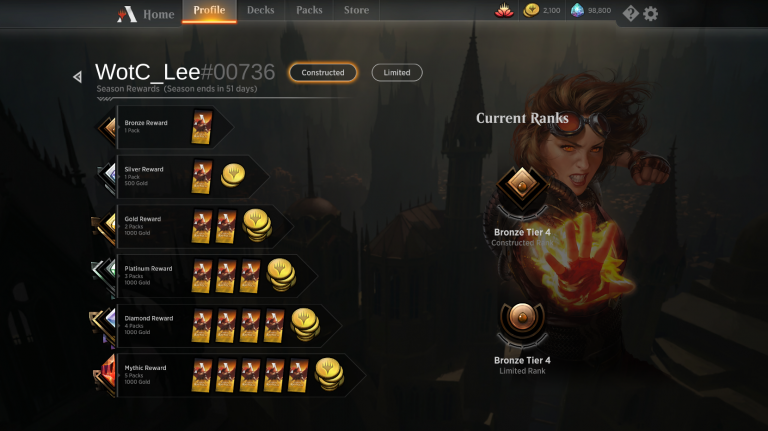Click the Constructed rank badge
This screenshot has width=768, height=431.
click(522, 188)
